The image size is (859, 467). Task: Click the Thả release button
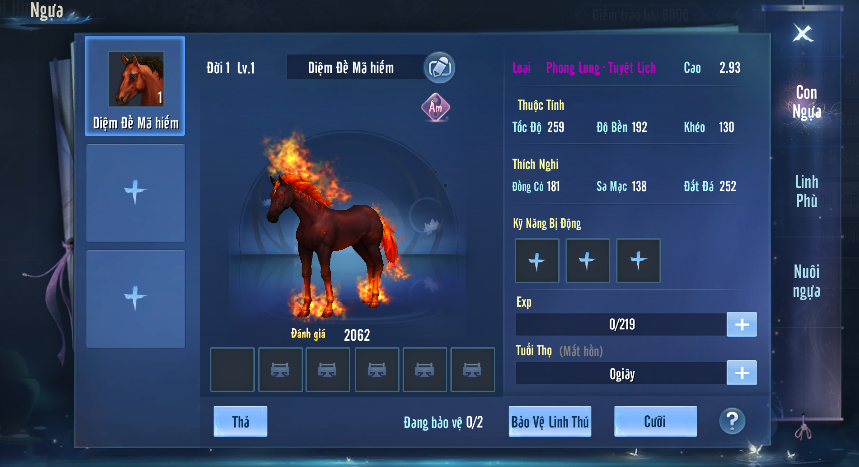pos(240,422)
